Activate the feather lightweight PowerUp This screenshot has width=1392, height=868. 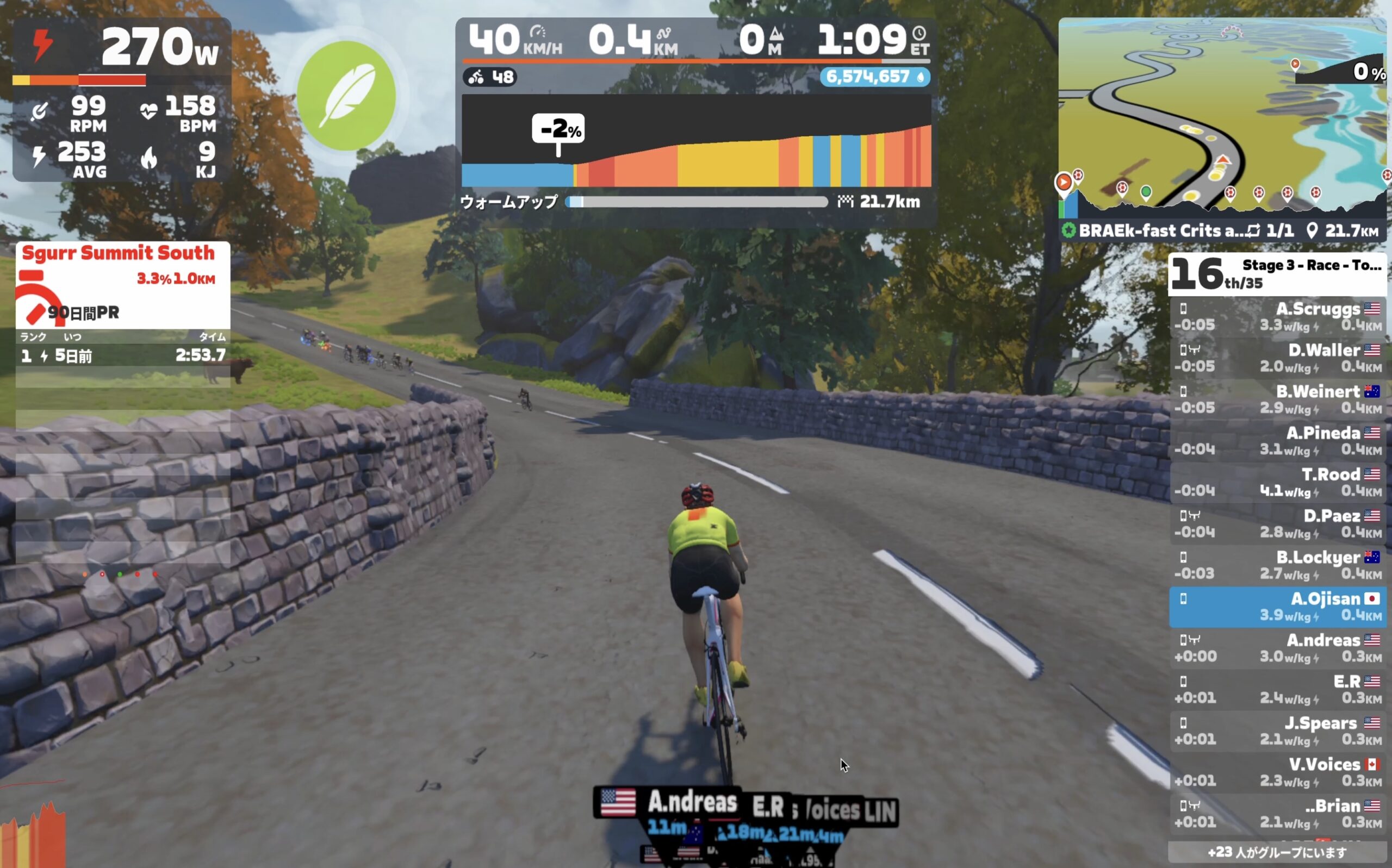[346, 95]
